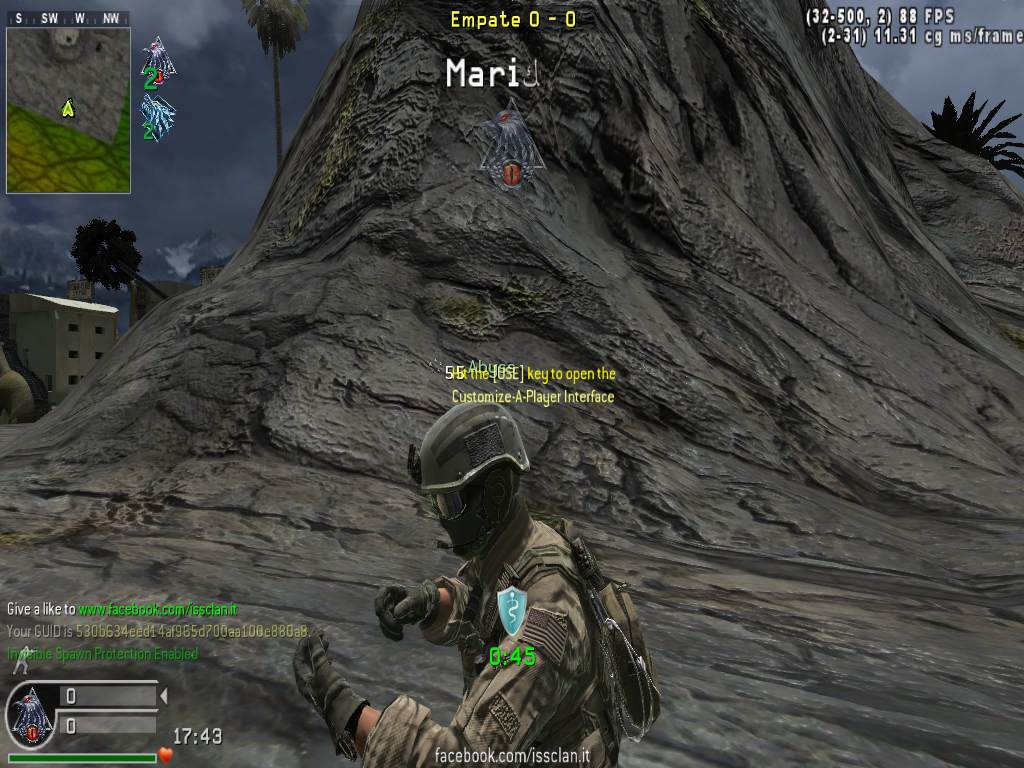Click the heart icon by the health bar

(166, 755)
